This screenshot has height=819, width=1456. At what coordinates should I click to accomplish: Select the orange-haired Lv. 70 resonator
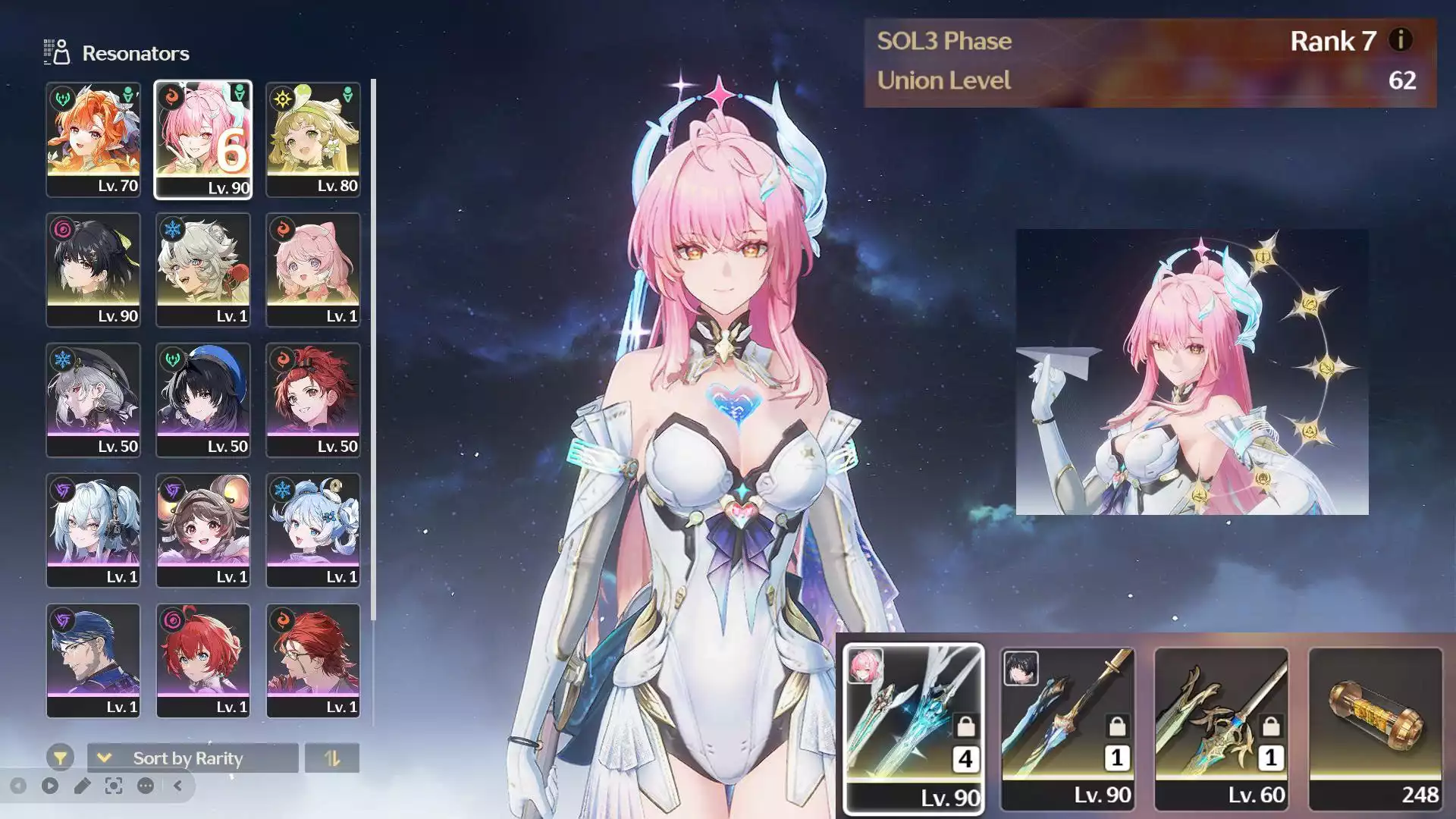pos(93,140)
